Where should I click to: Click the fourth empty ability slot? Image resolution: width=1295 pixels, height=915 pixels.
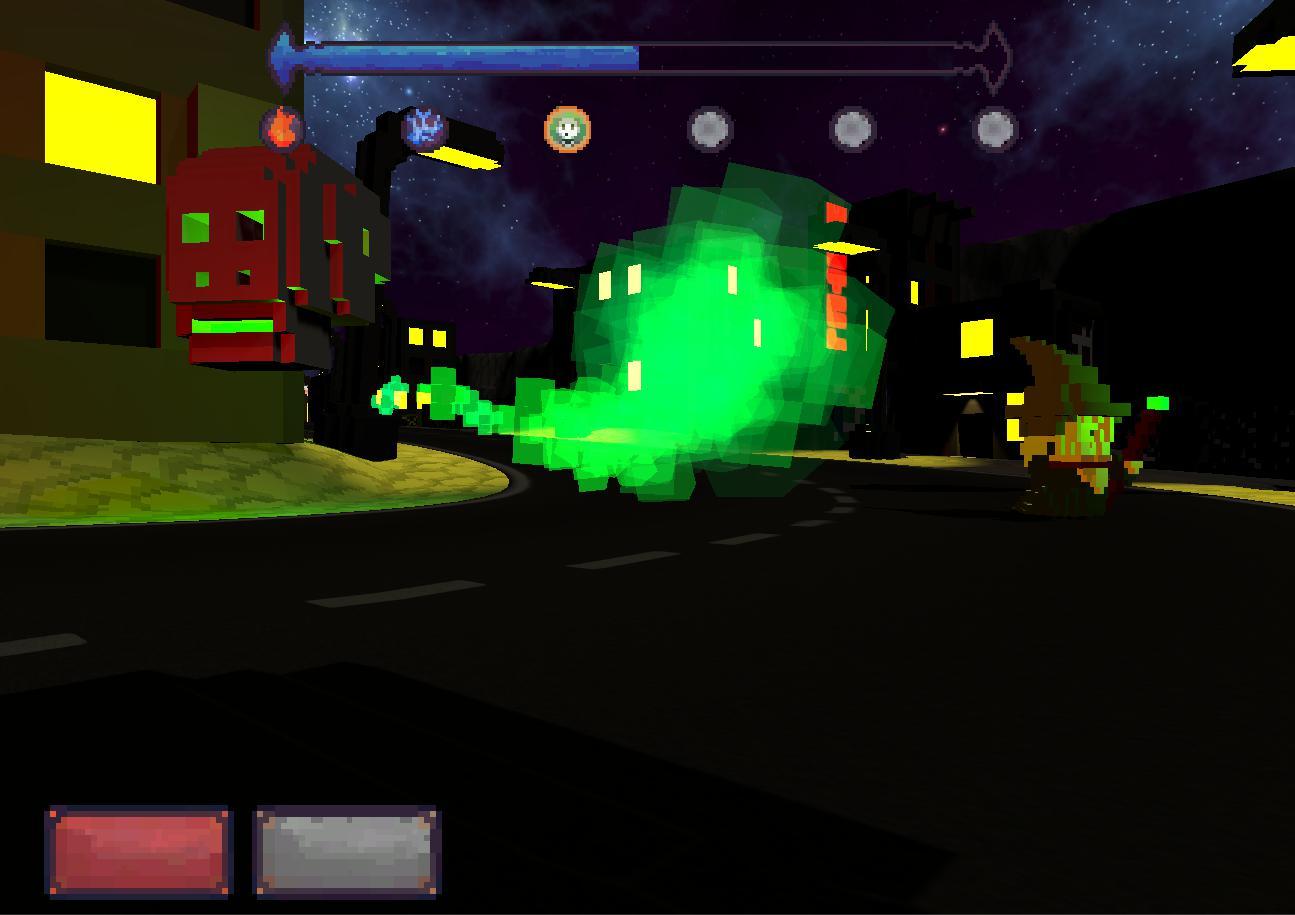point(710,128)
